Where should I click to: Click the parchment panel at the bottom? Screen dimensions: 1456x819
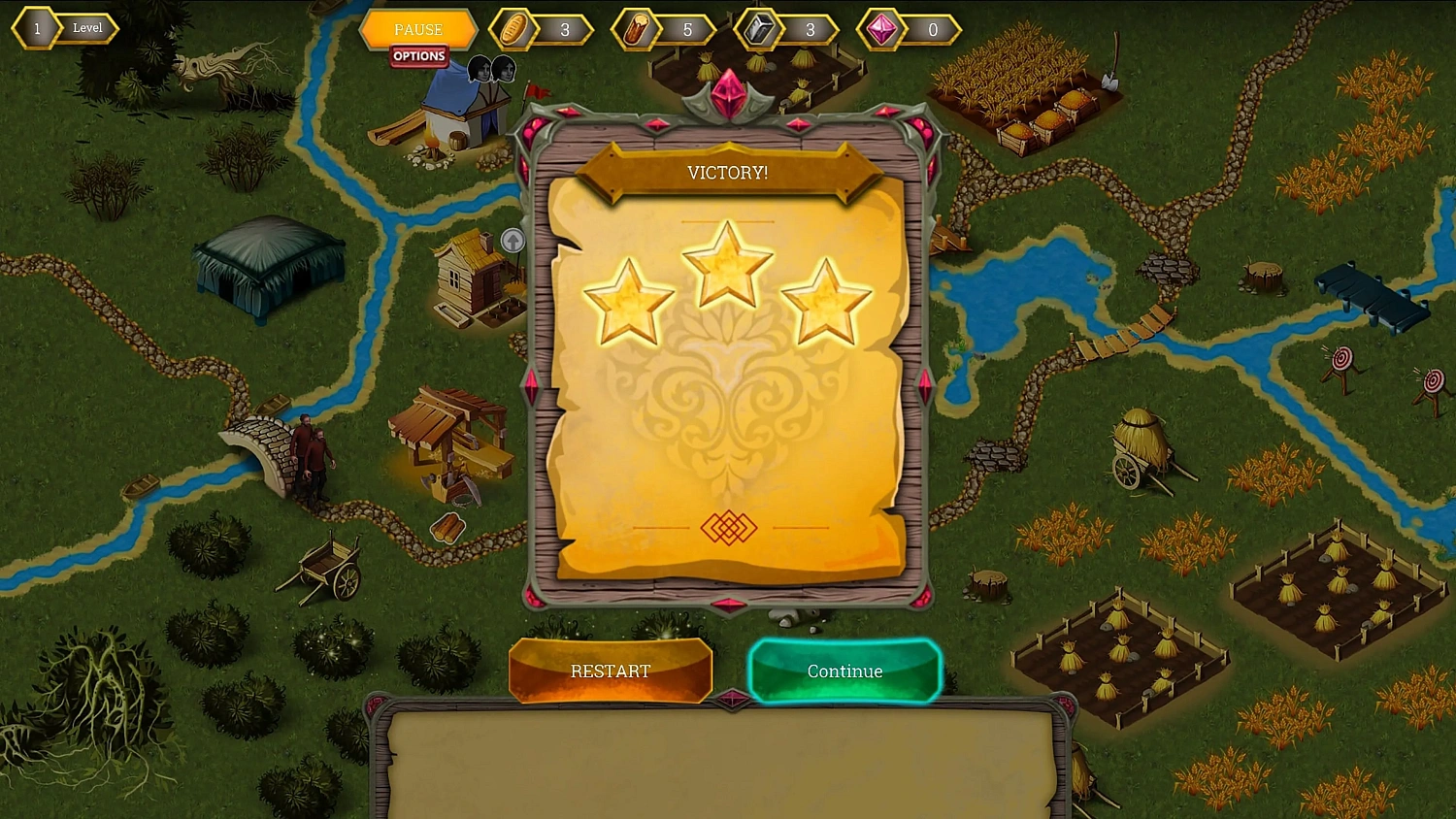723,767
